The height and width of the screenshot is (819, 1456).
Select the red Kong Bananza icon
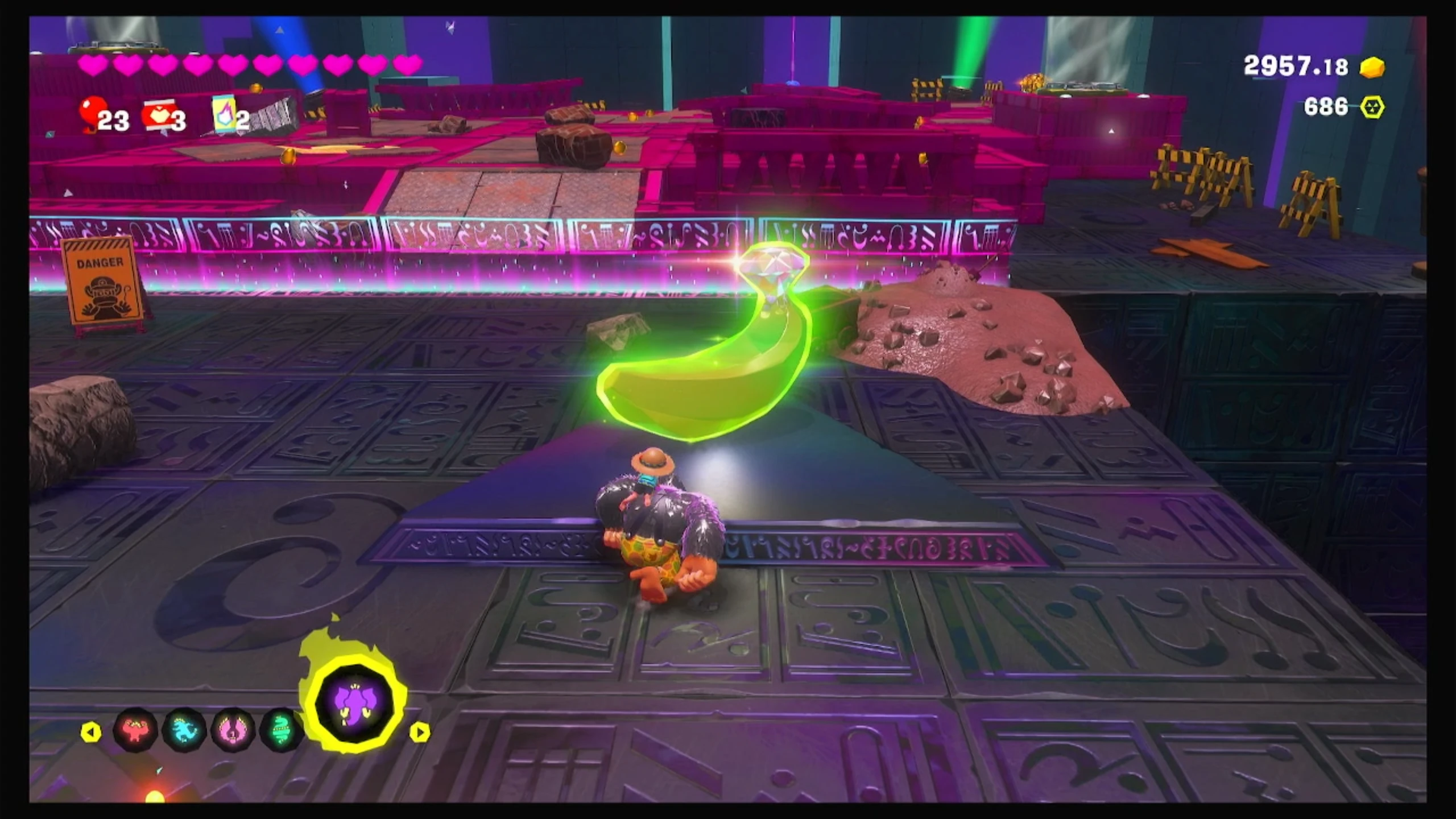point(136,730)
